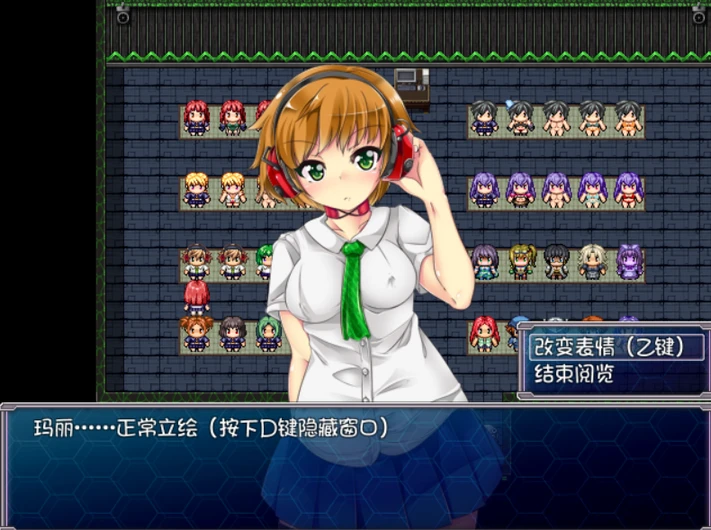Screen dimensions: 711x530
Task: Choose 结束阅览 to end viewing
Action: (x=574, y=375)
